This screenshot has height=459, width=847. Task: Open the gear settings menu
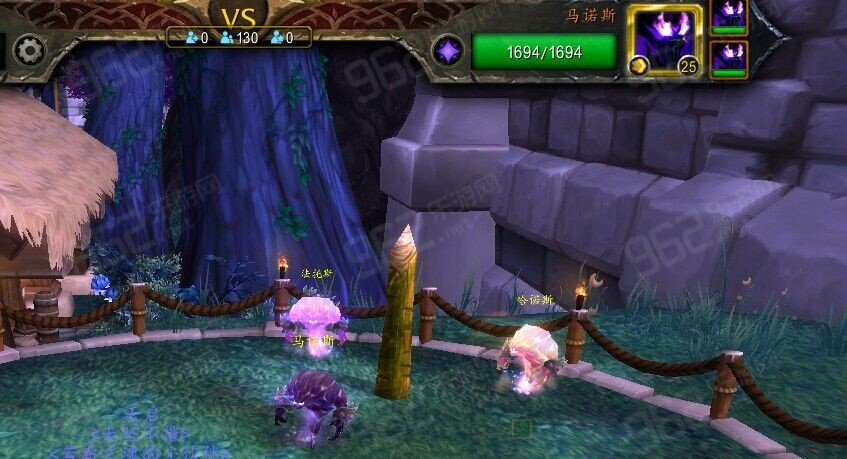click(x=29, y=50)
